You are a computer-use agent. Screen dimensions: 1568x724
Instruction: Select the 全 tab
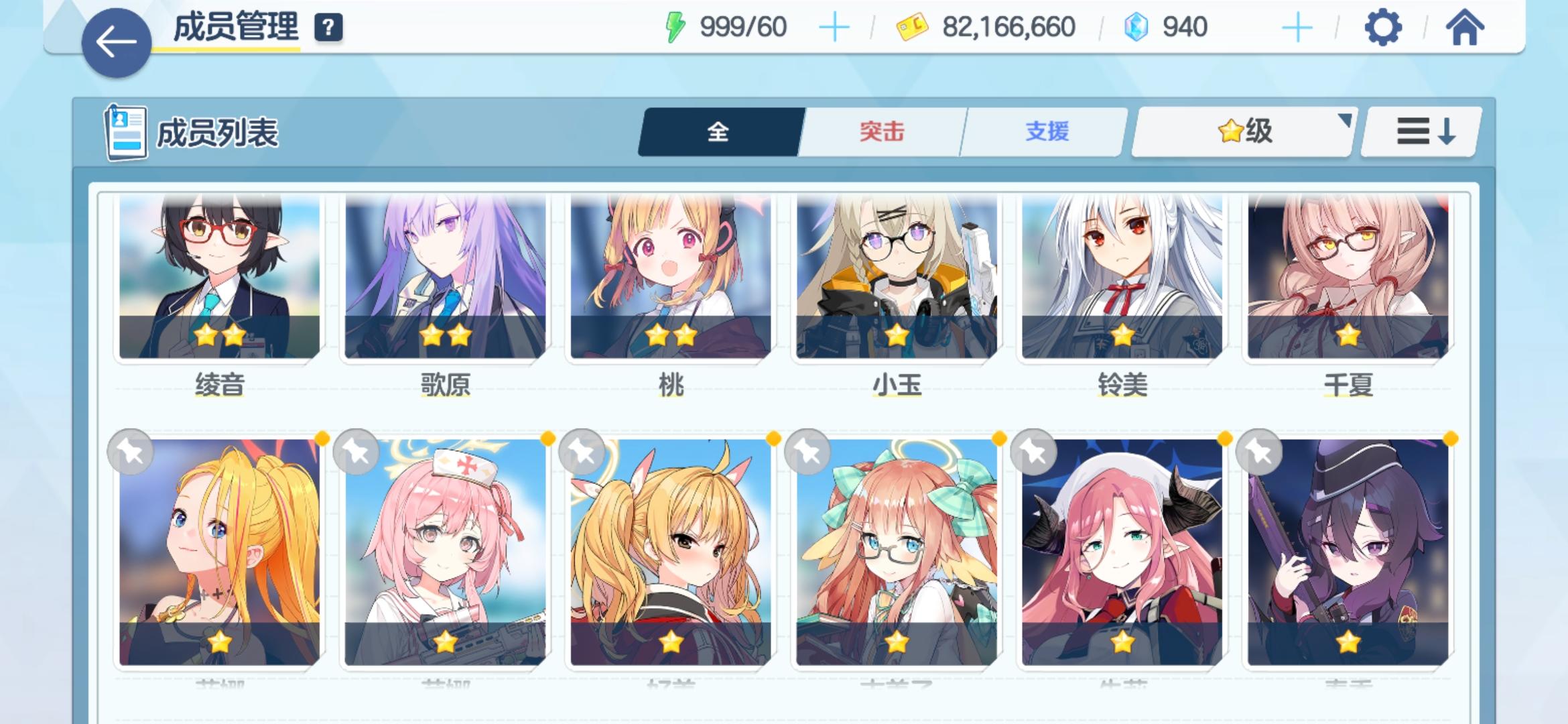coord(718,132)
